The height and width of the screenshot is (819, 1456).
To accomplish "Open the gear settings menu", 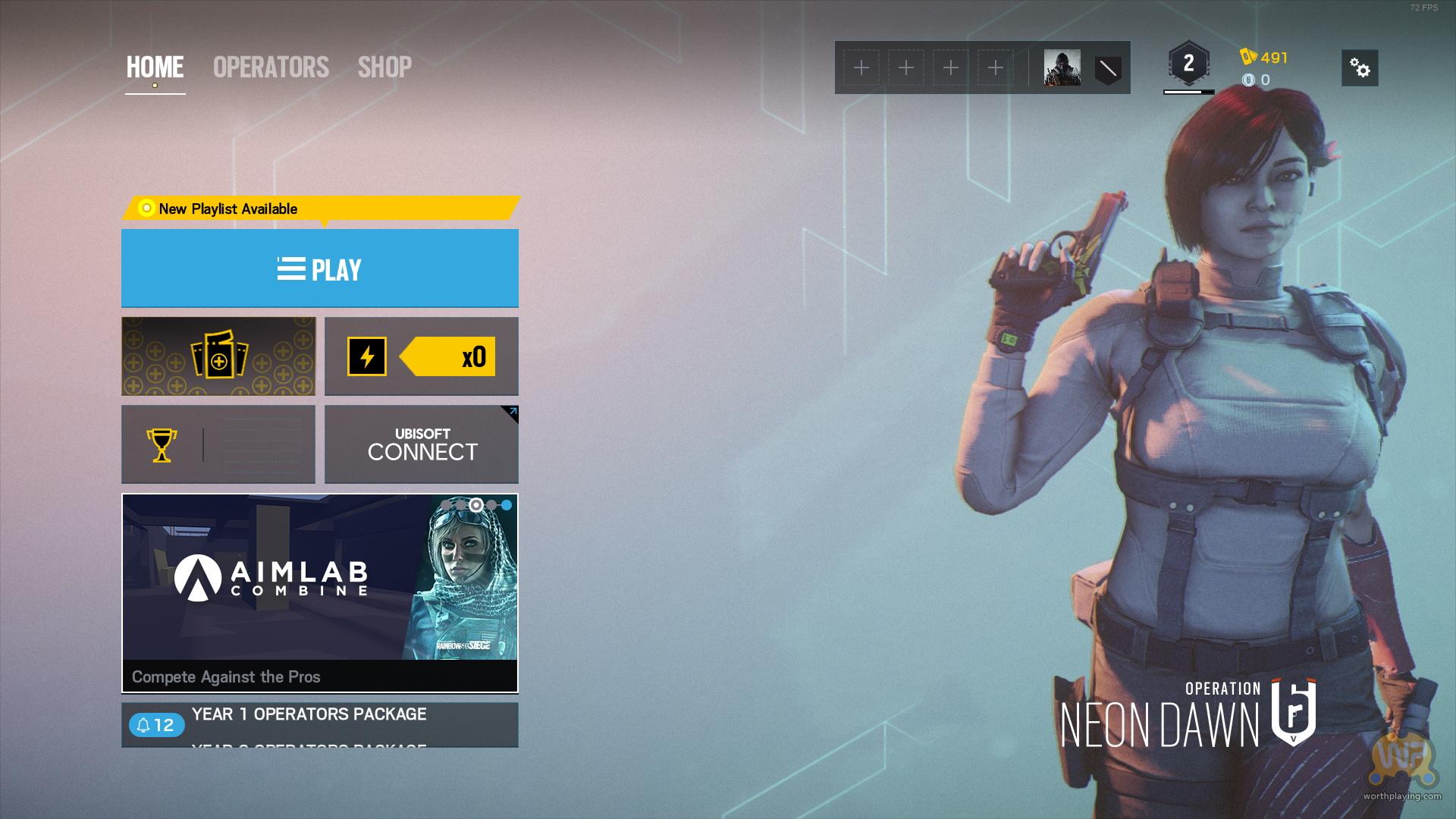I will tap(1360, 68).
